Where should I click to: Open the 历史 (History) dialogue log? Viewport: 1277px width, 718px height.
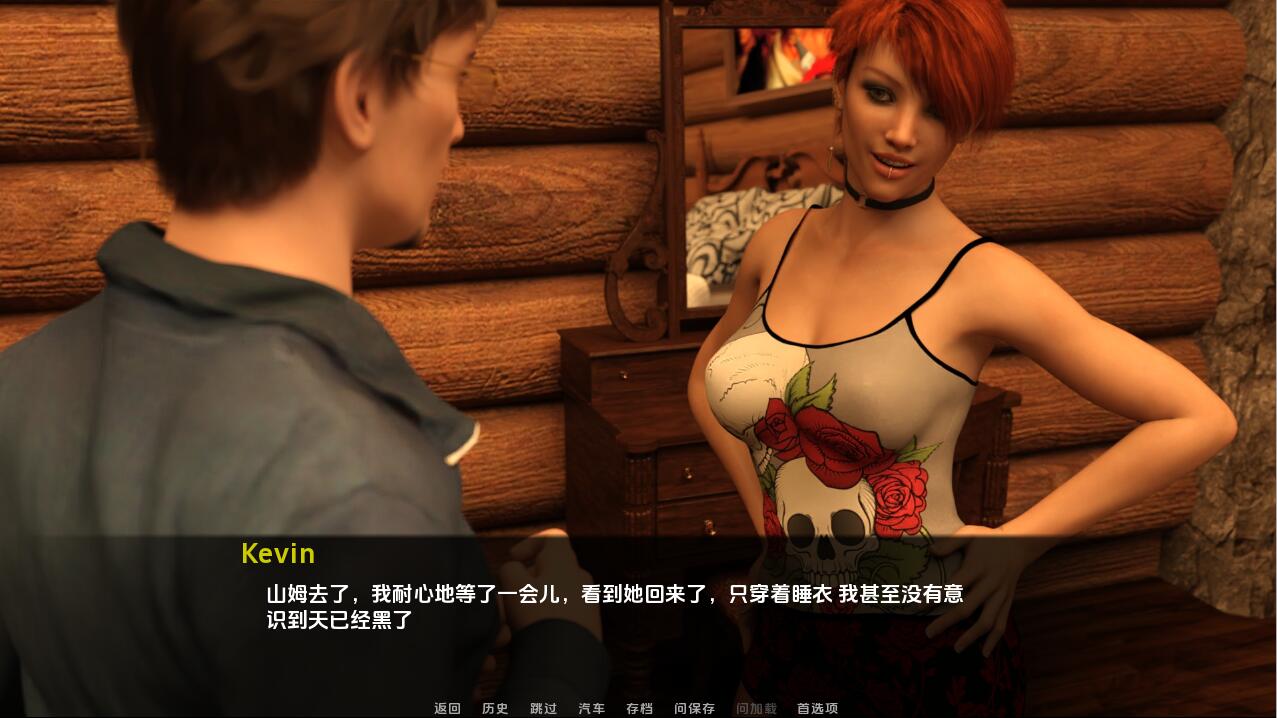[495, 708]
